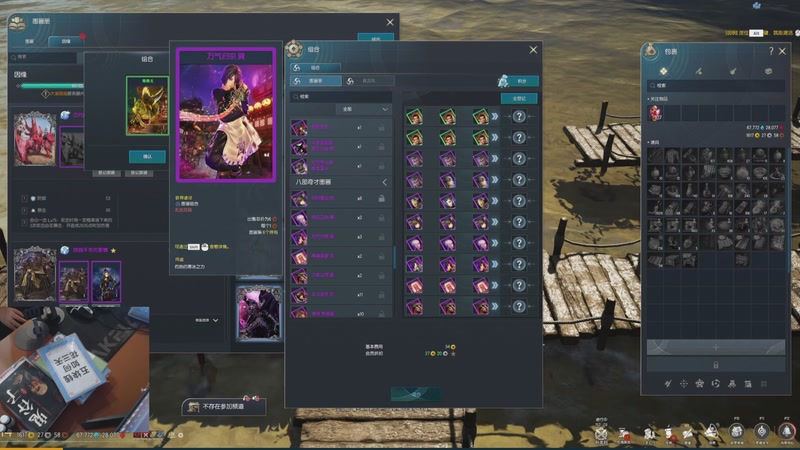This screenshot has width=800, height=450.
Task: Close the 图鉴册 collection book window
Action: tap(390, 22)
